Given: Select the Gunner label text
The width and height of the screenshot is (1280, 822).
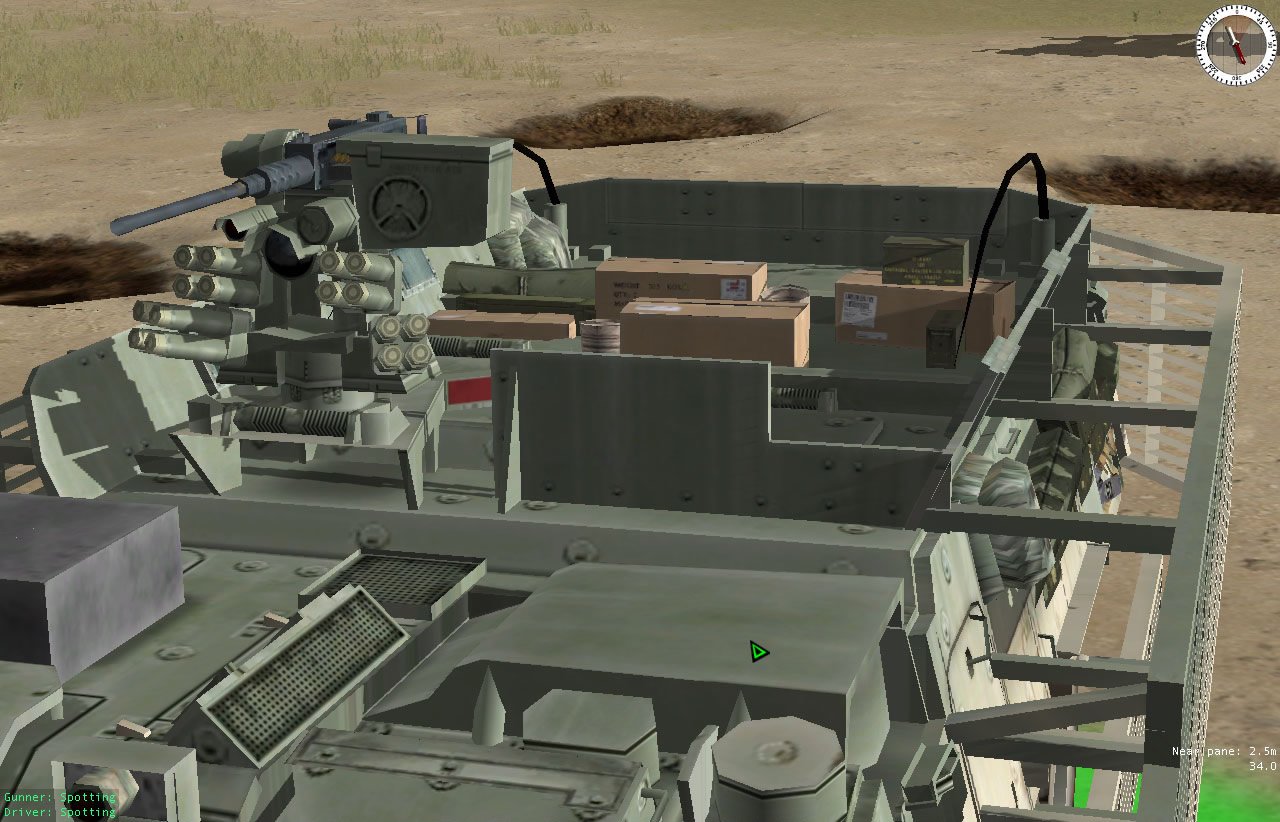Looking at the screenshot, I should [x=25, y=797].
